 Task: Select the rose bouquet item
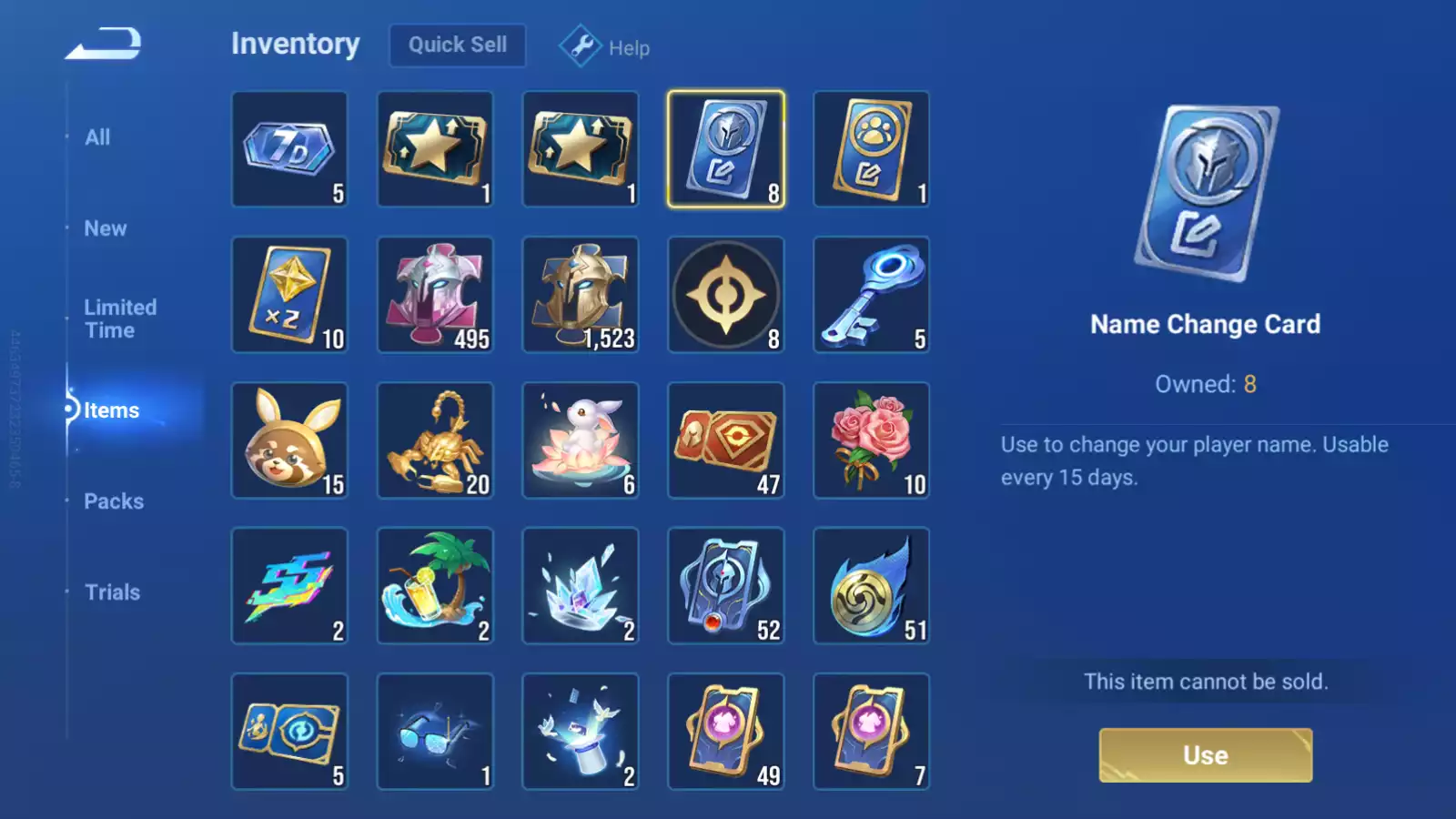click(x=871, y=440)
